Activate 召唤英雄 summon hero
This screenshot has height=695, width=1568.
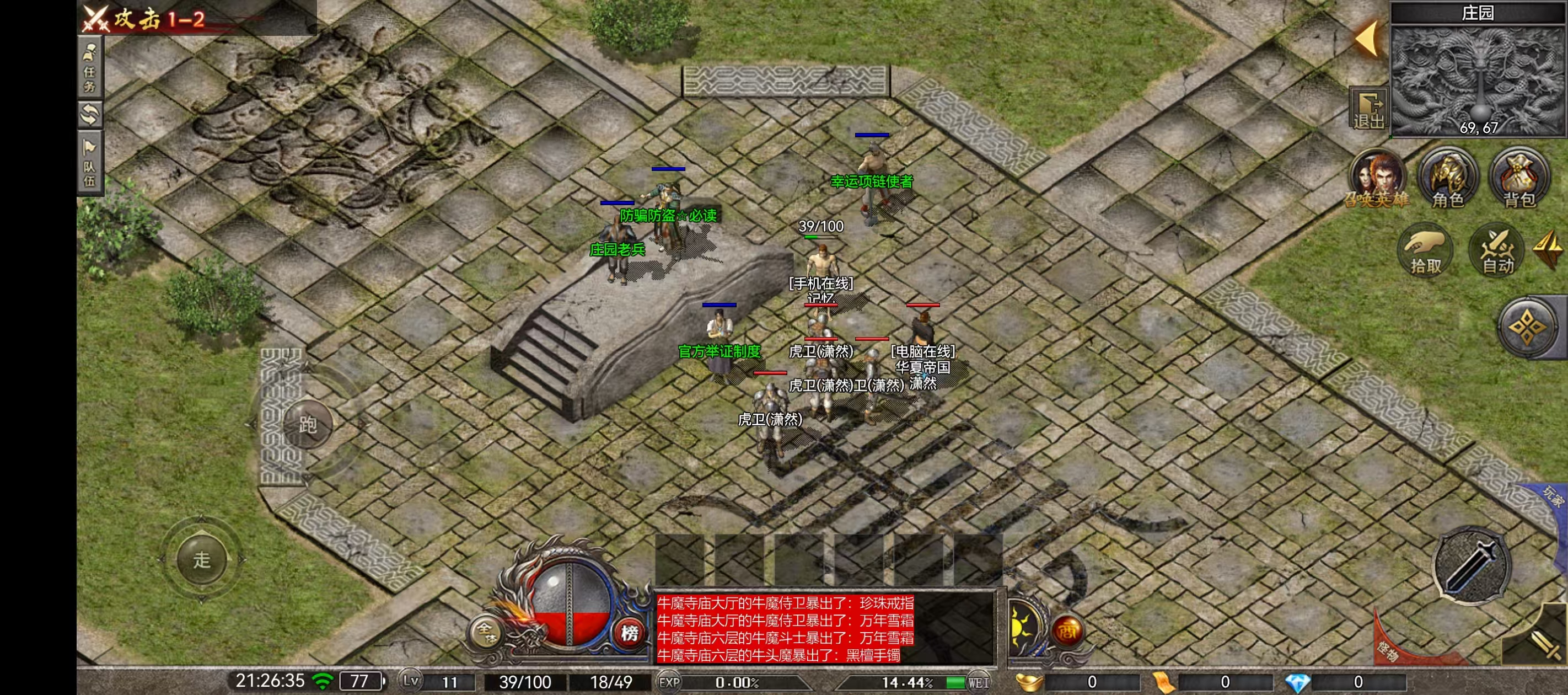[1377, 179]
